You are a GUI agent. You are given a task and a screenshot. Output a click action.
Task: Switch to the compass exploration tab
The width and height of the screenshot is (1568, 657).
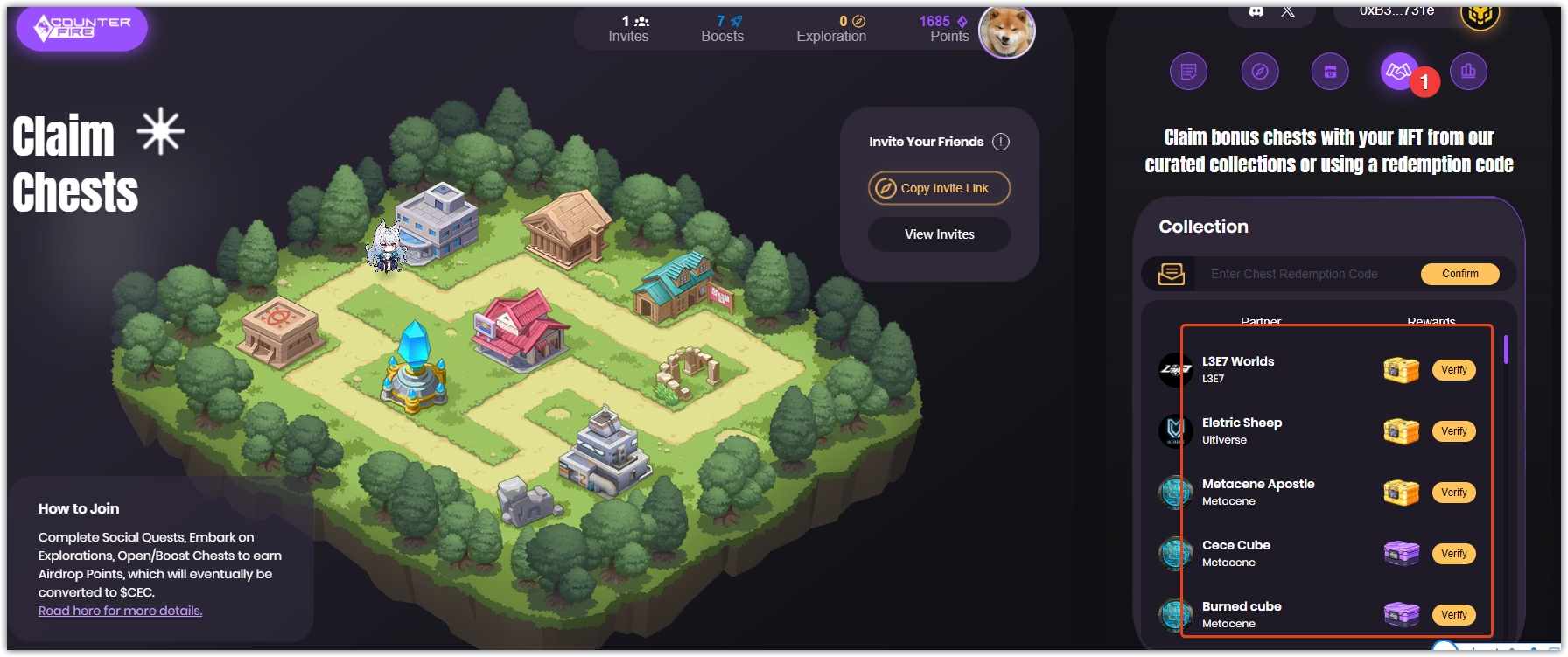1259,72
